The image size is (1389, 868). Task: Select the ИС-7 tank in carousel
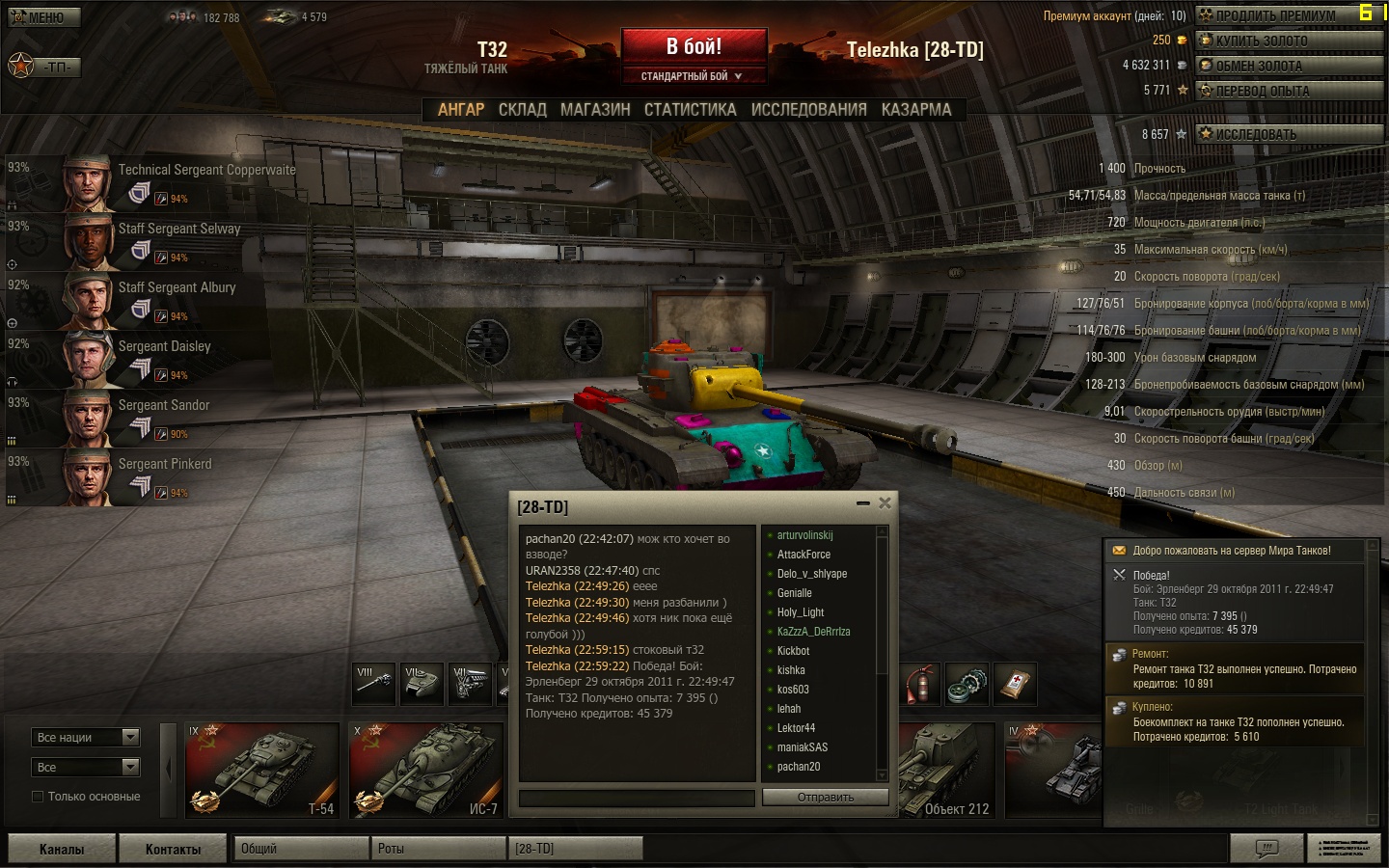(x=425, y=770)
